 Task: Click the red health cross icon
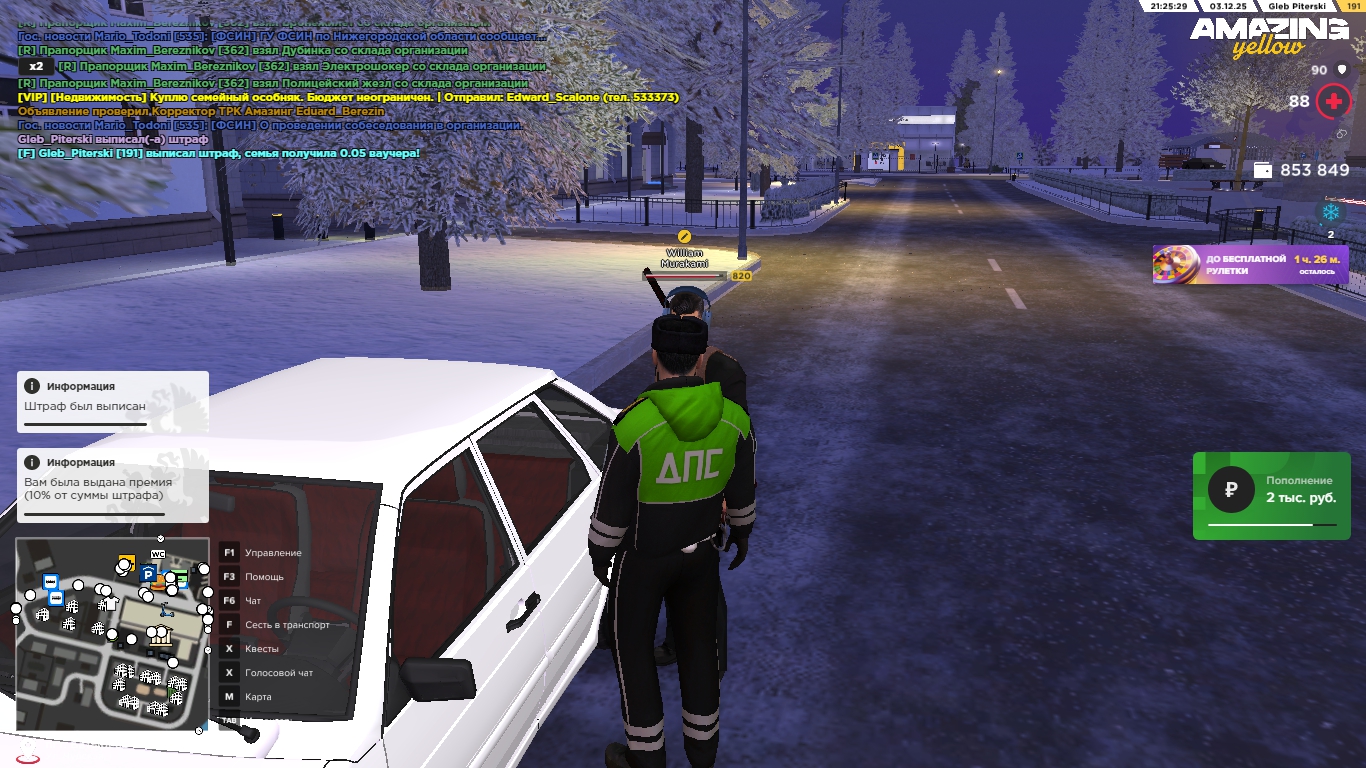1333,101
